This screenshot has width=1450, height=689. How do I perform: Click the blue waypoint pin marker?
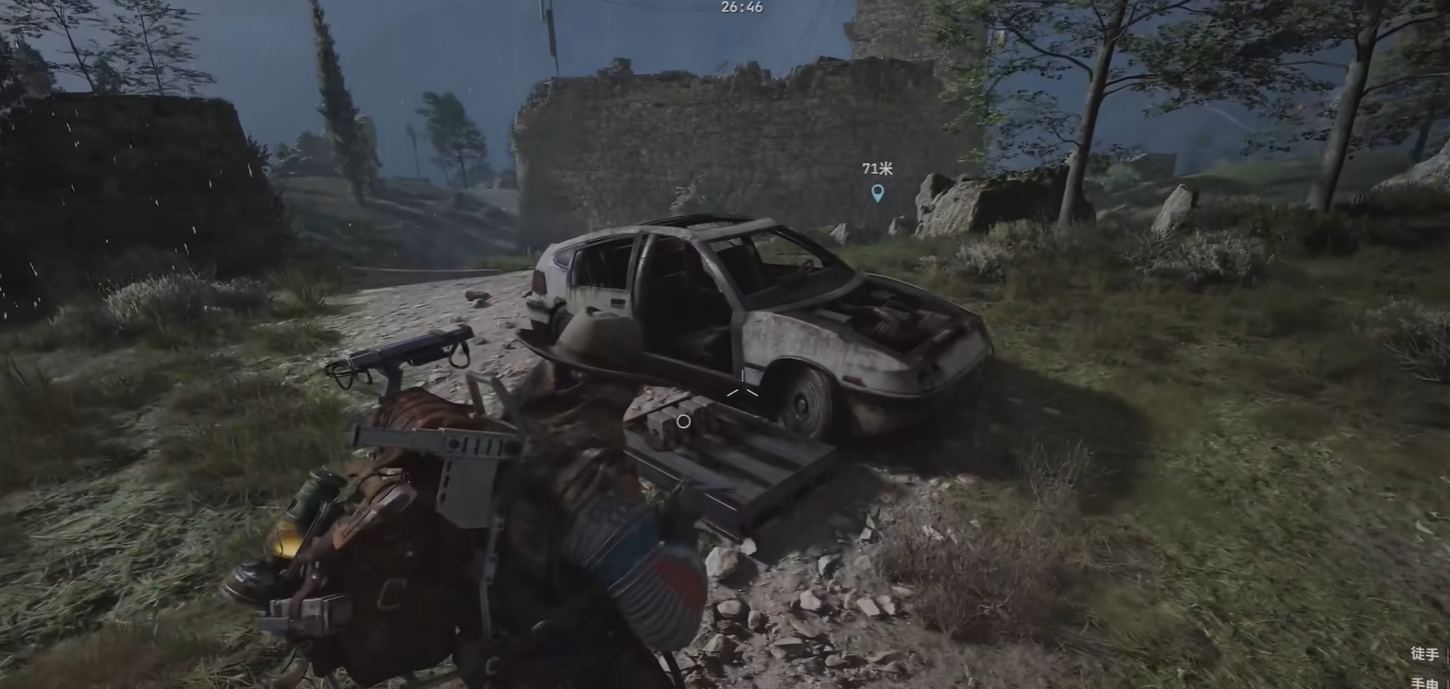(x=877, y=192)
